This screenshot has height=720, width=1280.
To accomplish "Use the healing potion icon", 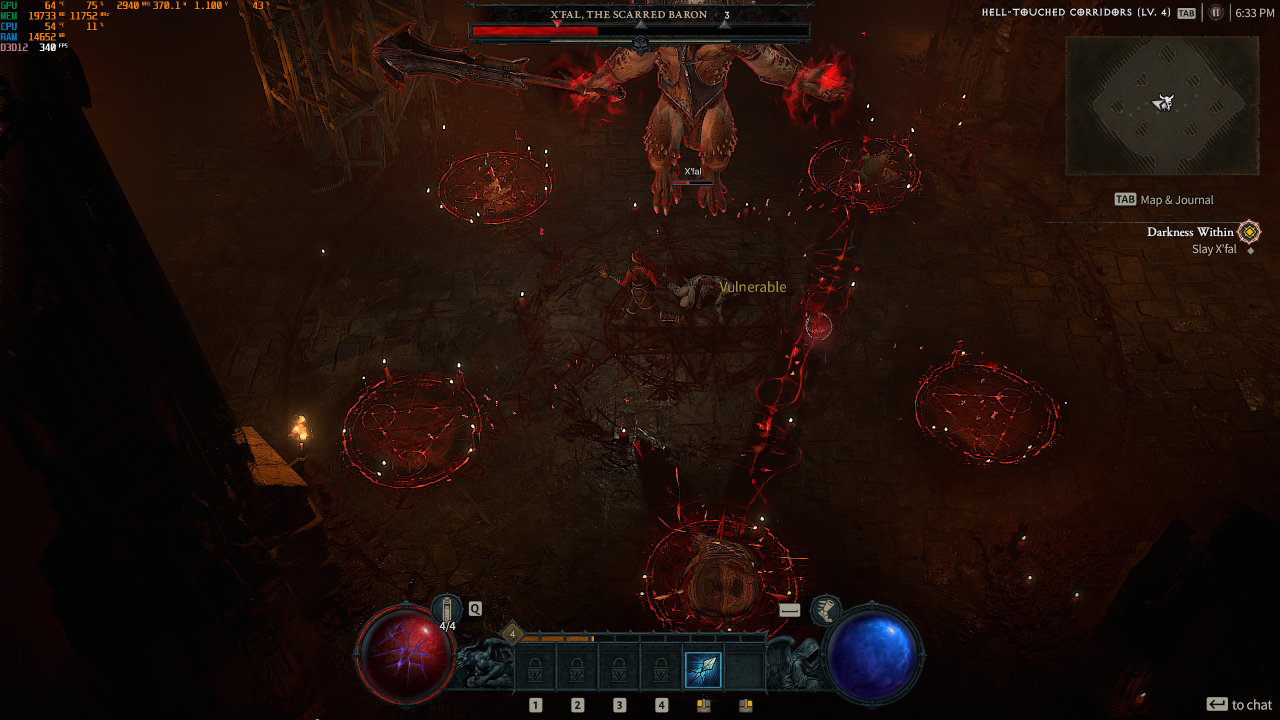I will pyautogui.click(x=447, y=608).
